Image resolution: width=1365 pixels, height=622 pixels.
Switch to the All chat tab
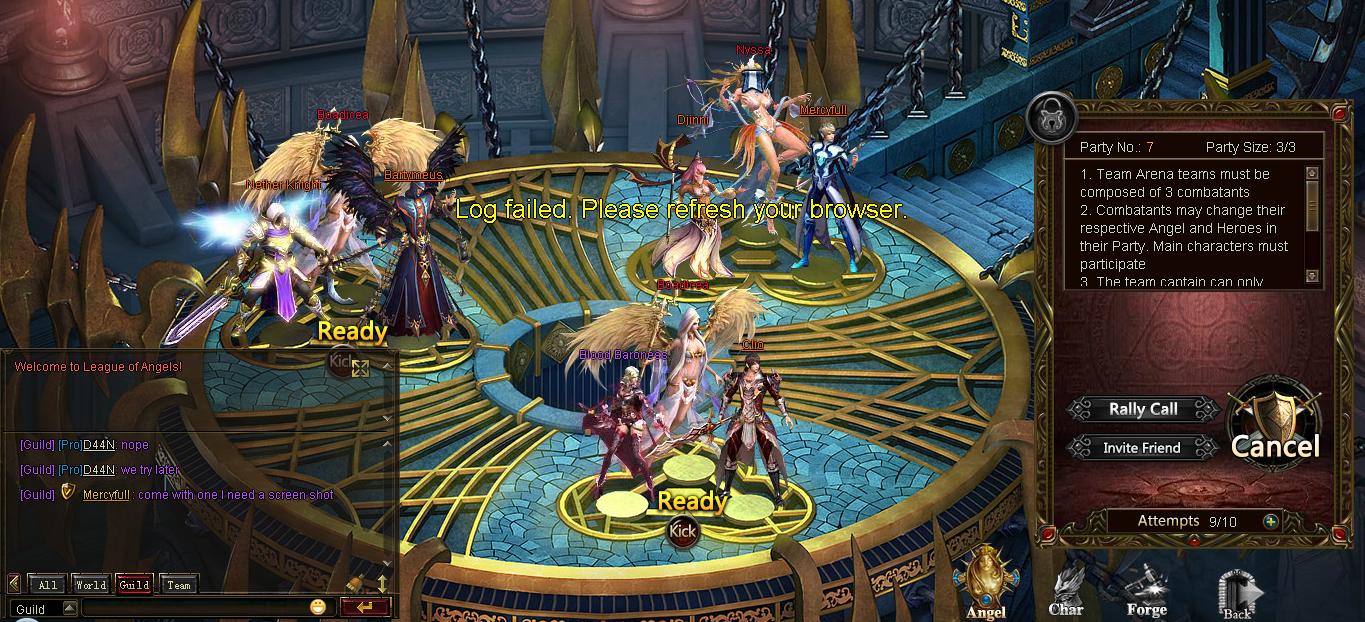[47, 585]
